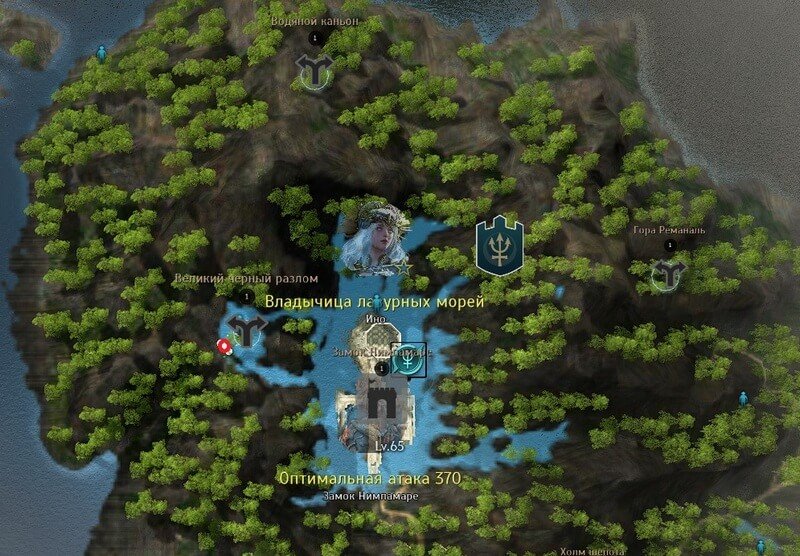Click the teal trident icon on the castle
The width and height of the screenshot is (800, 556).
pos(408,361)
